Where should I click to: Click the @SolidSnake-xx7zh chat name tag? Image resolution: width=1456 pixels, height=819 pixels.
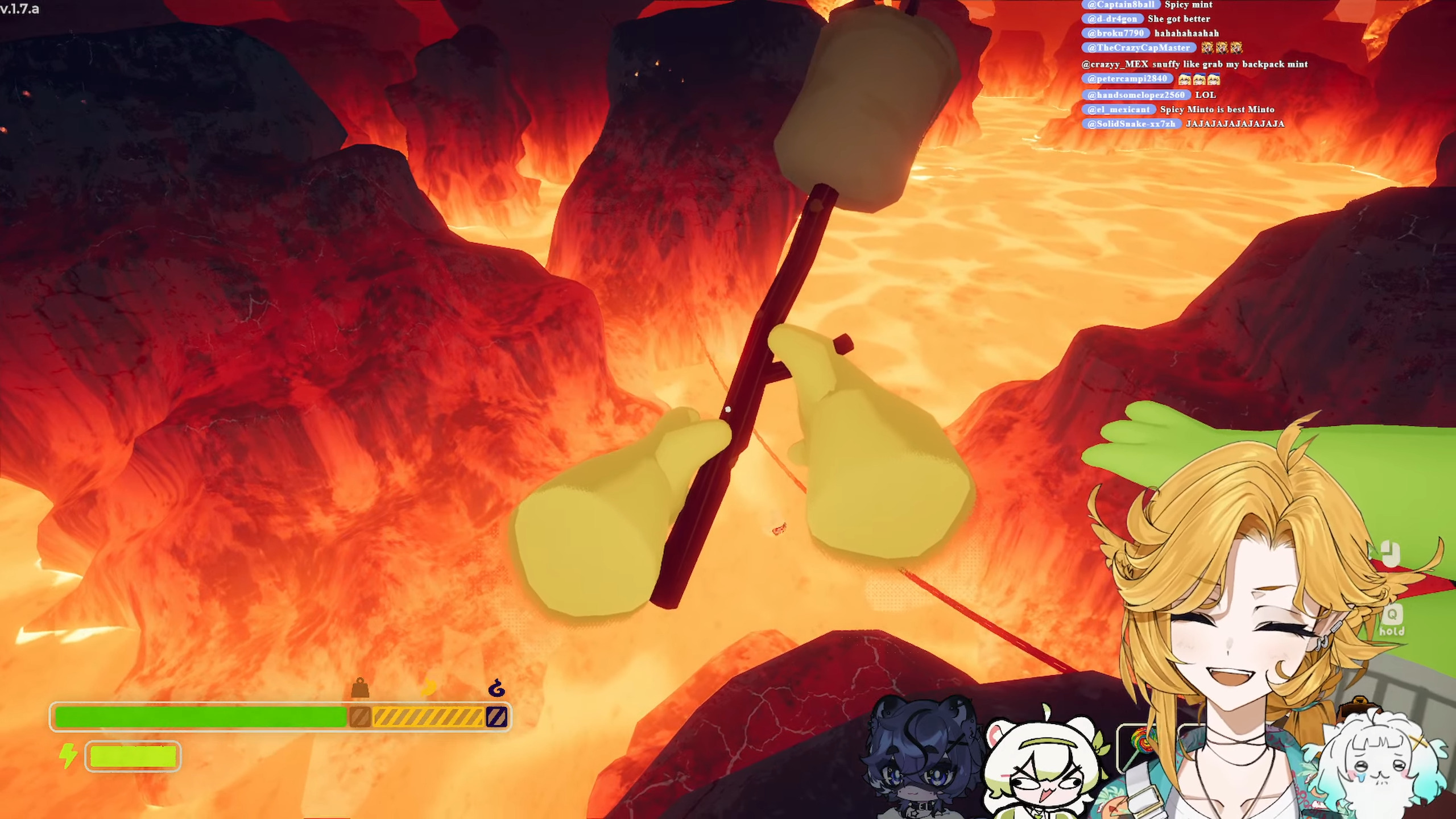tap(1131, 123)
